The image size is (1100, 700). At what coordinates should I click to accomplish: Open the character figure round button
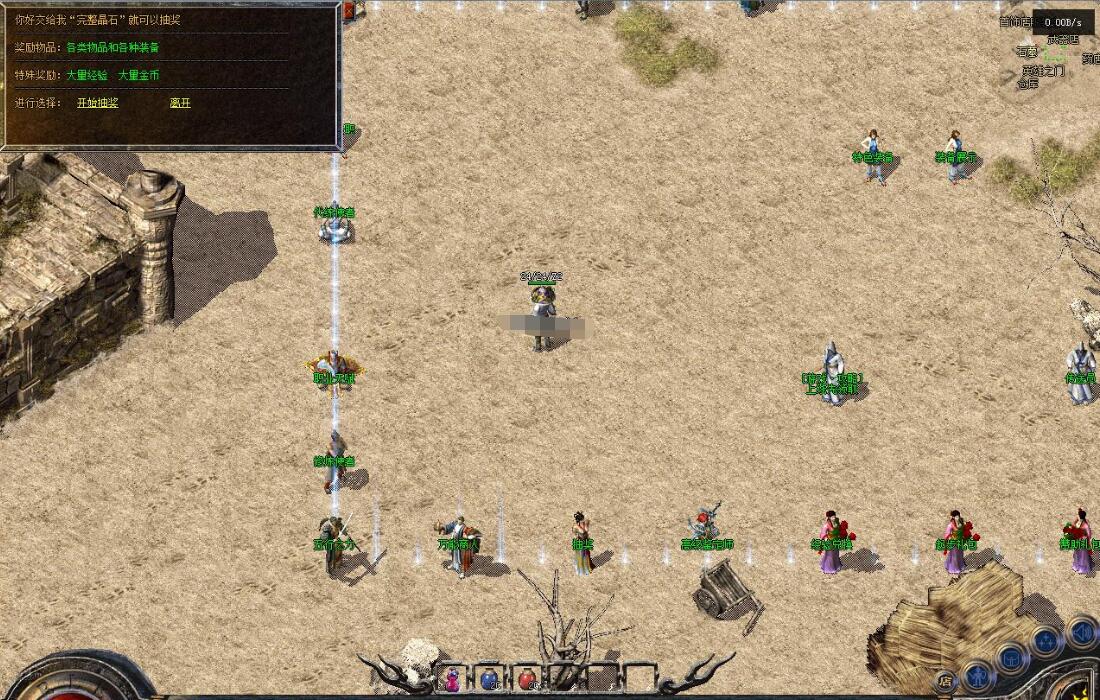pyautogui.click(x=978, y=676)
